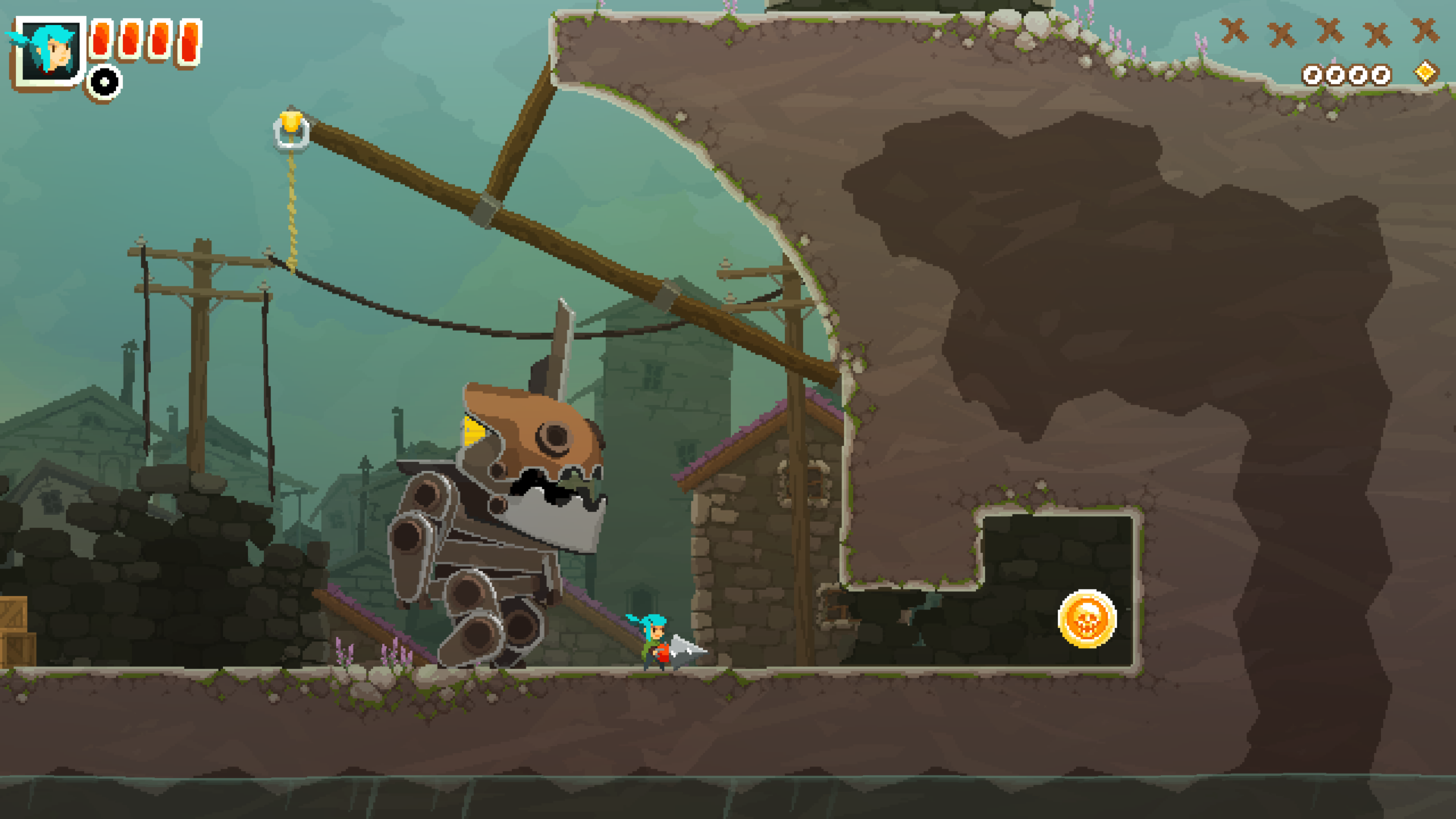
Task: Click the yellow gem icon in the top-right HUD
Action: pyautogui.click(x=1425, y=71)
